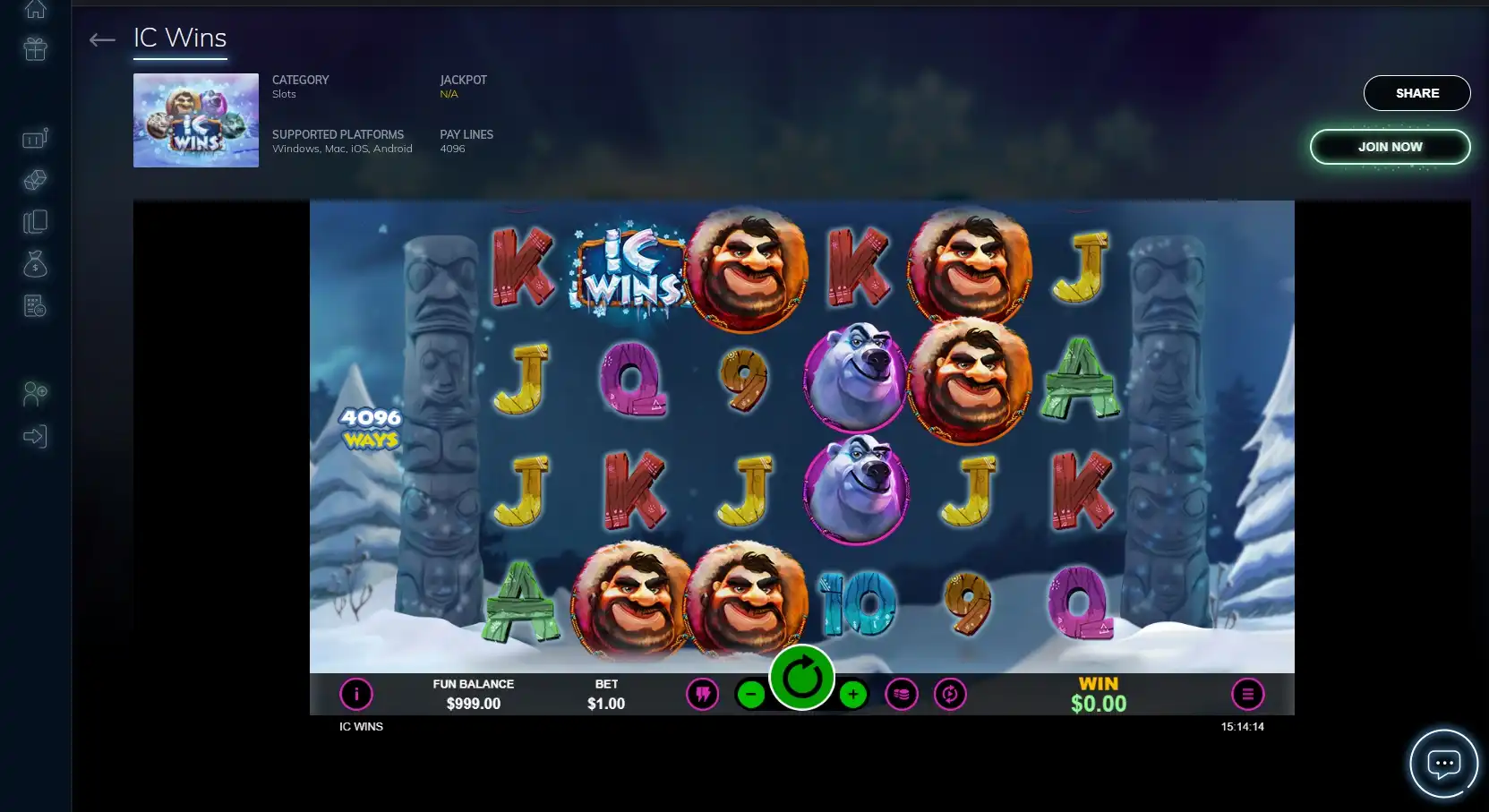Open the slot machine category icon
Viewport: 1489px width, 812px height.
(x=36, y=138)
